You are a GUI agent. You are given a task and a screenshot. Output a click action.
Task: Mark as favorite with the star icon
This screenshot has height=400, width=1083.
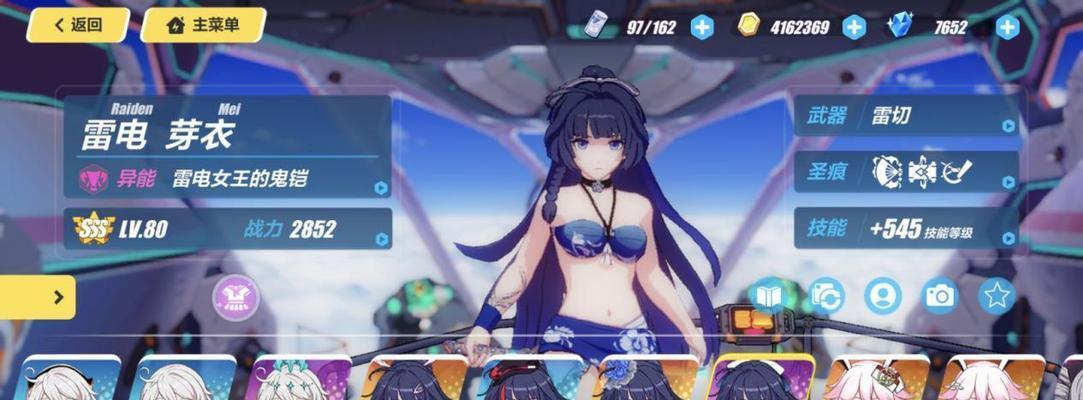click(997, 296)
